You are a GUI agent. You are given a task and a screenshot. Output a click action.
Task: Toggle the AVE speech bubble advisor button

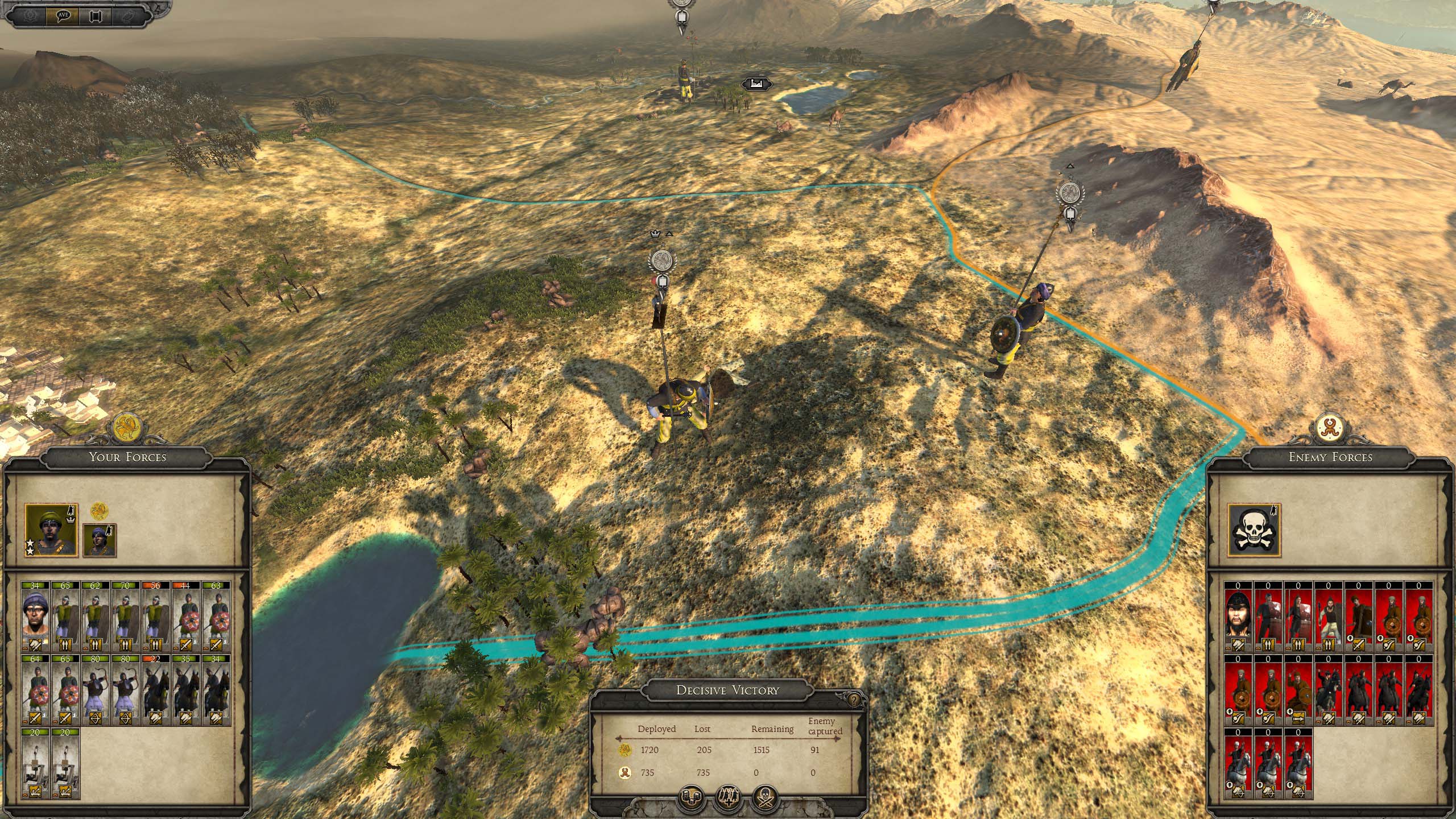click(x=63, y=15)
